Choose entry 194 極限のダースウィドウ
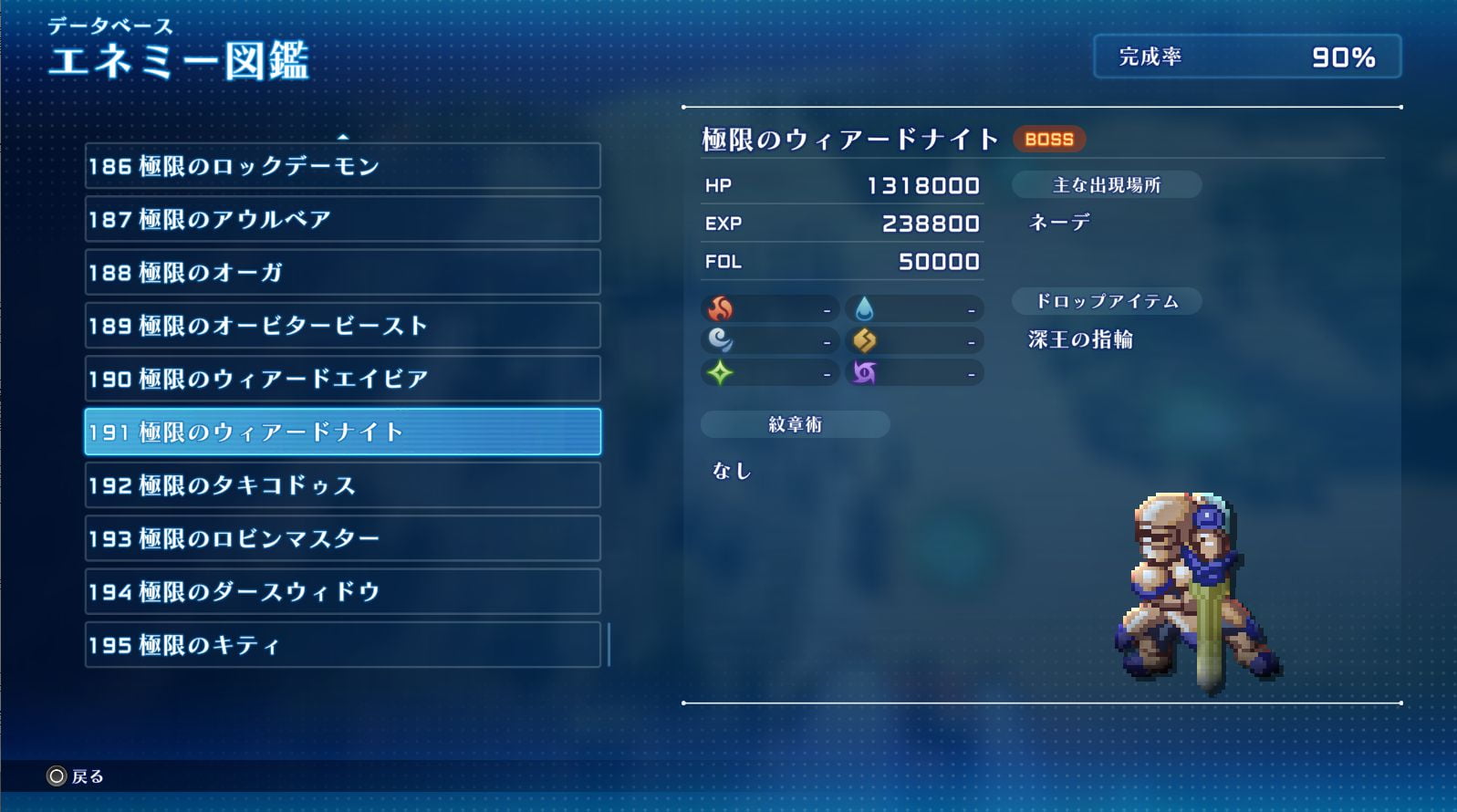The image size is (1457, 812). coord(342,591)
